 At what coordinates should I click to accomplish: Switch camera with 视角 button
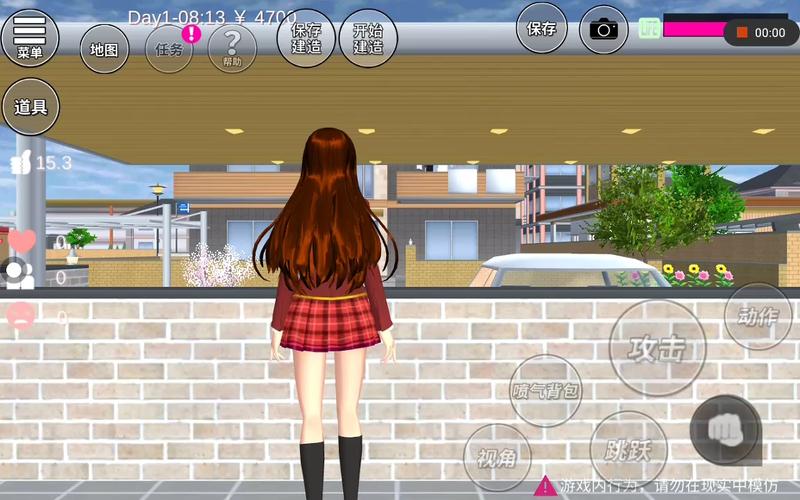tap(497, 458)
